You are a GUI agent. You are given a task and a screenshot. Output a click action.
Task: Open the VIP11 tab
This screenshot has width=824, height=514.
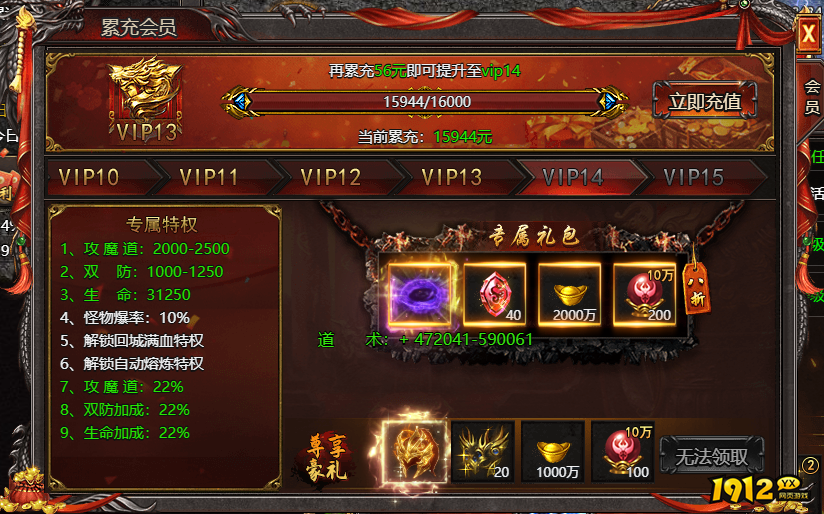point(209,178)
